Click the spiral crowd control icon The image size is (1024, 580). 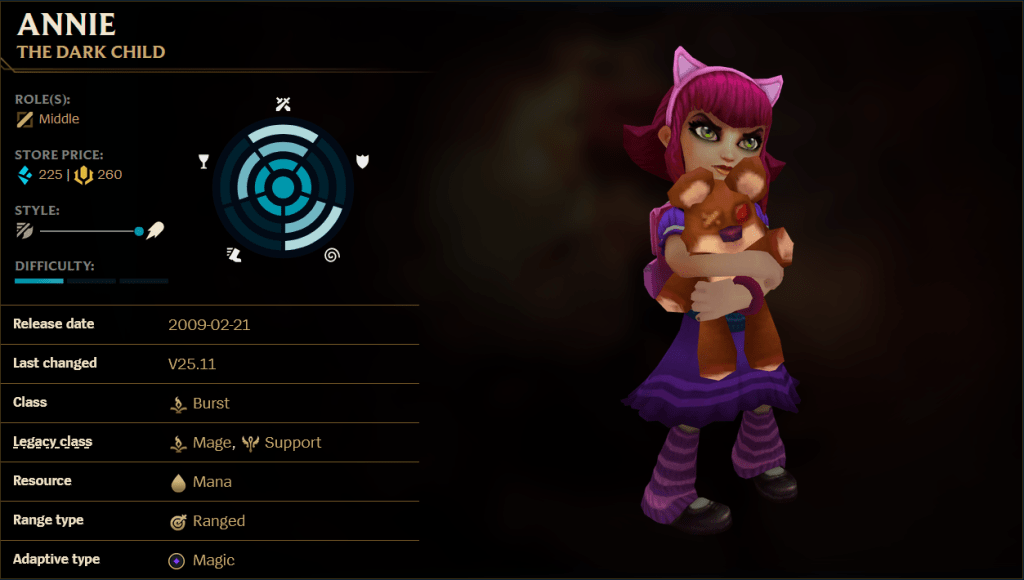pos(332,255)
